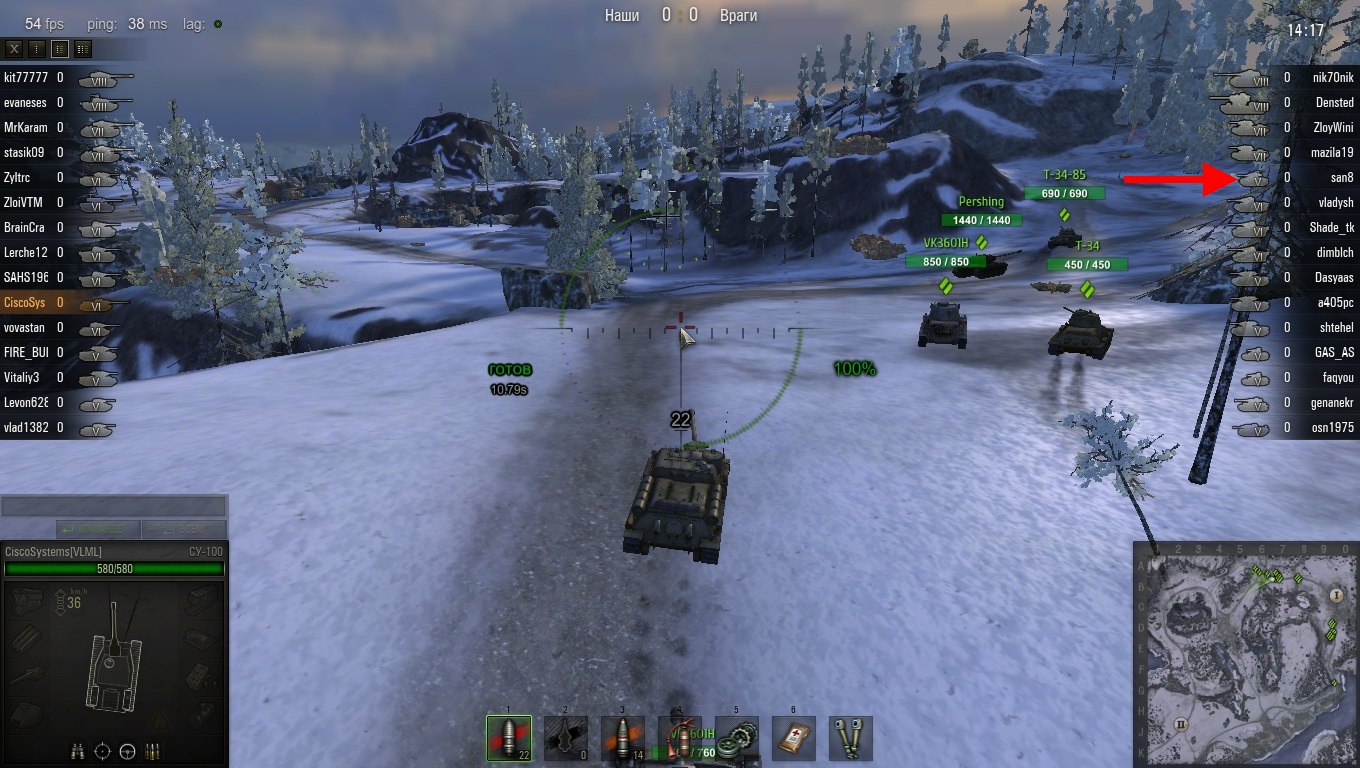Activate the repair kit gears consumable
The height and width of the screenshot is (768, 1360).
pyautogui.click(x=737, y=739)
